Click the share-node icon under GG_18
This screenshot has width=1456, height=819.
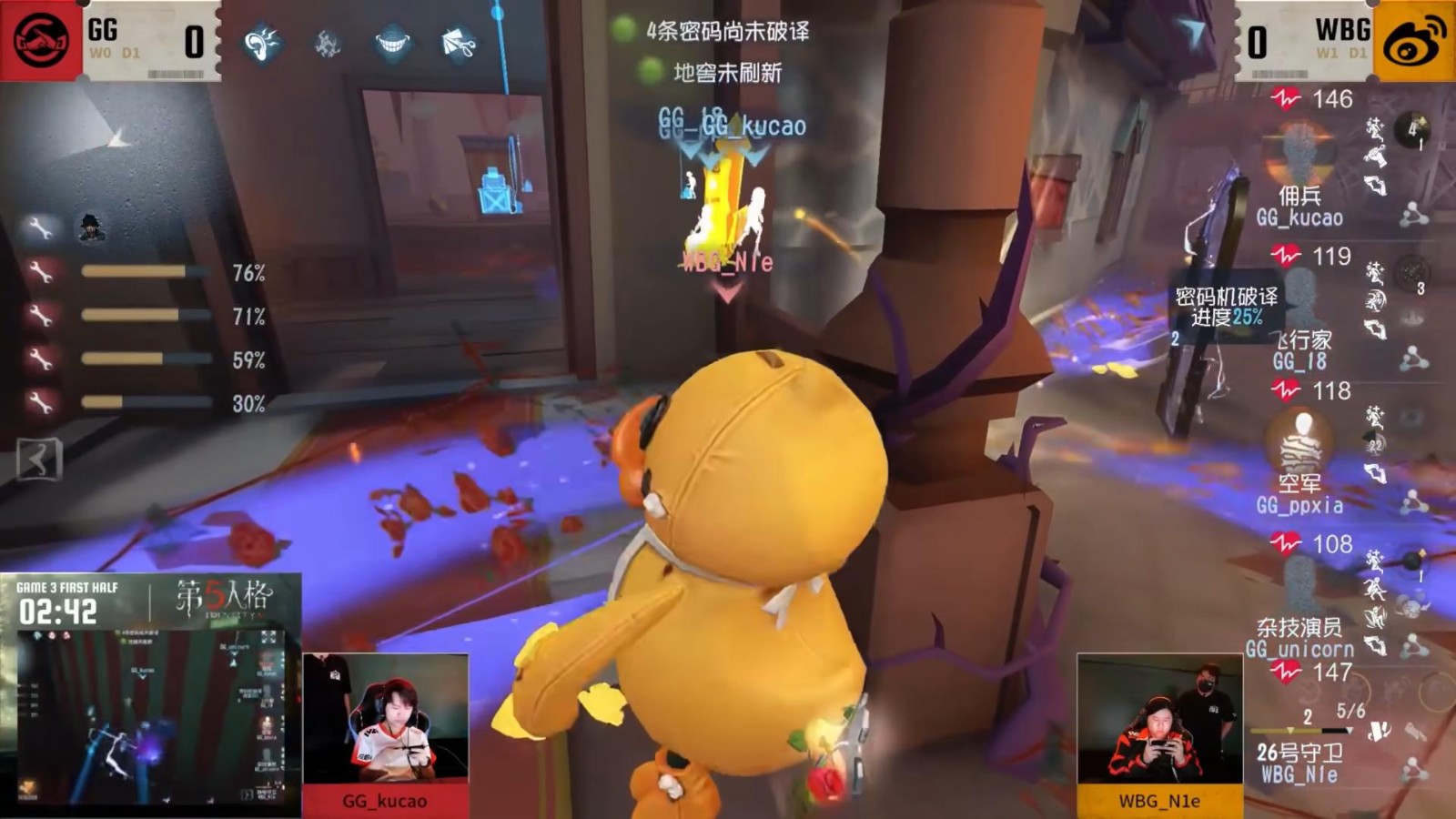[1414, 359]
